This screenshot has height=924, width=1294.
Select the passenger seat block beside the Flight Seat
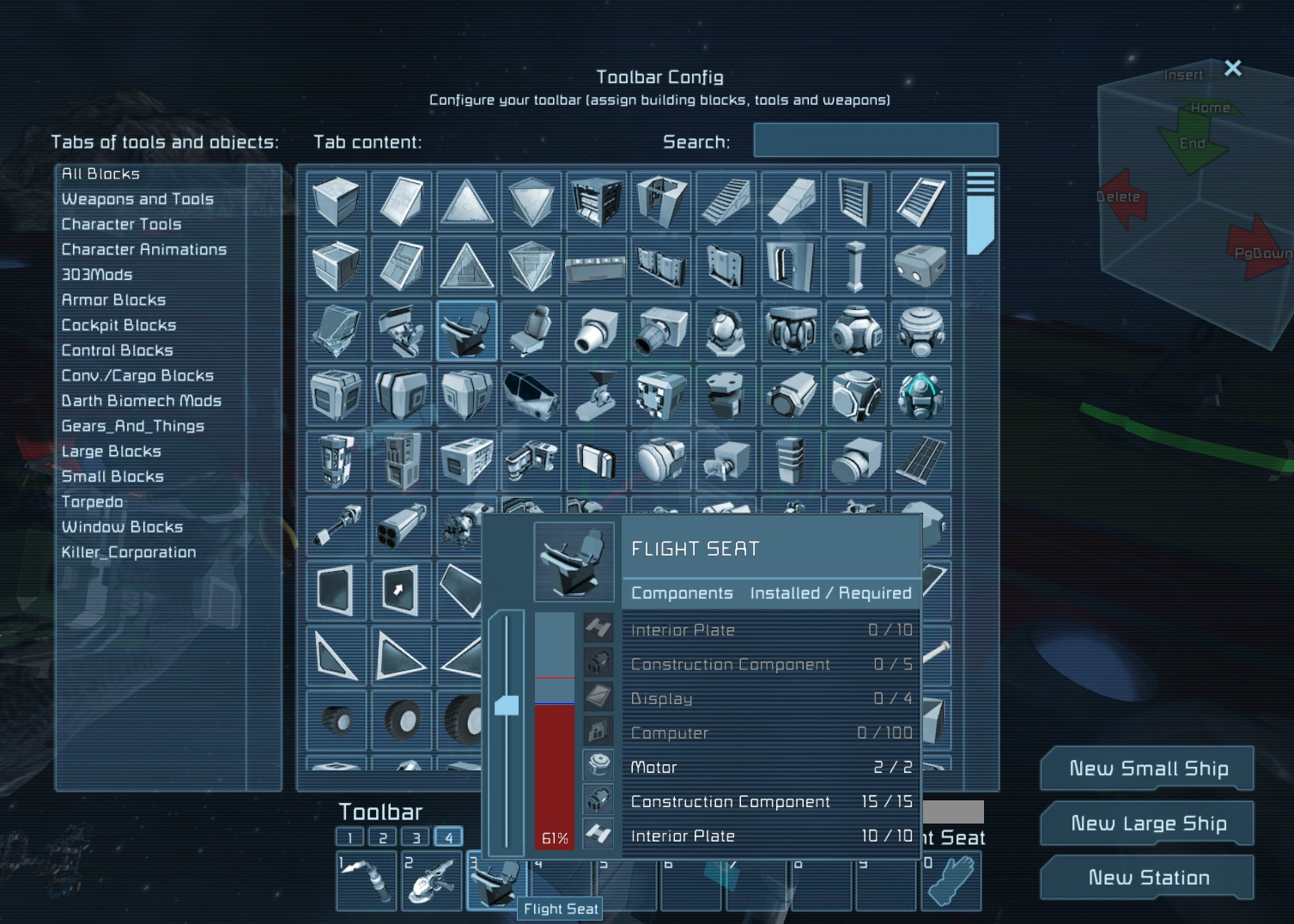pos(531,331)
